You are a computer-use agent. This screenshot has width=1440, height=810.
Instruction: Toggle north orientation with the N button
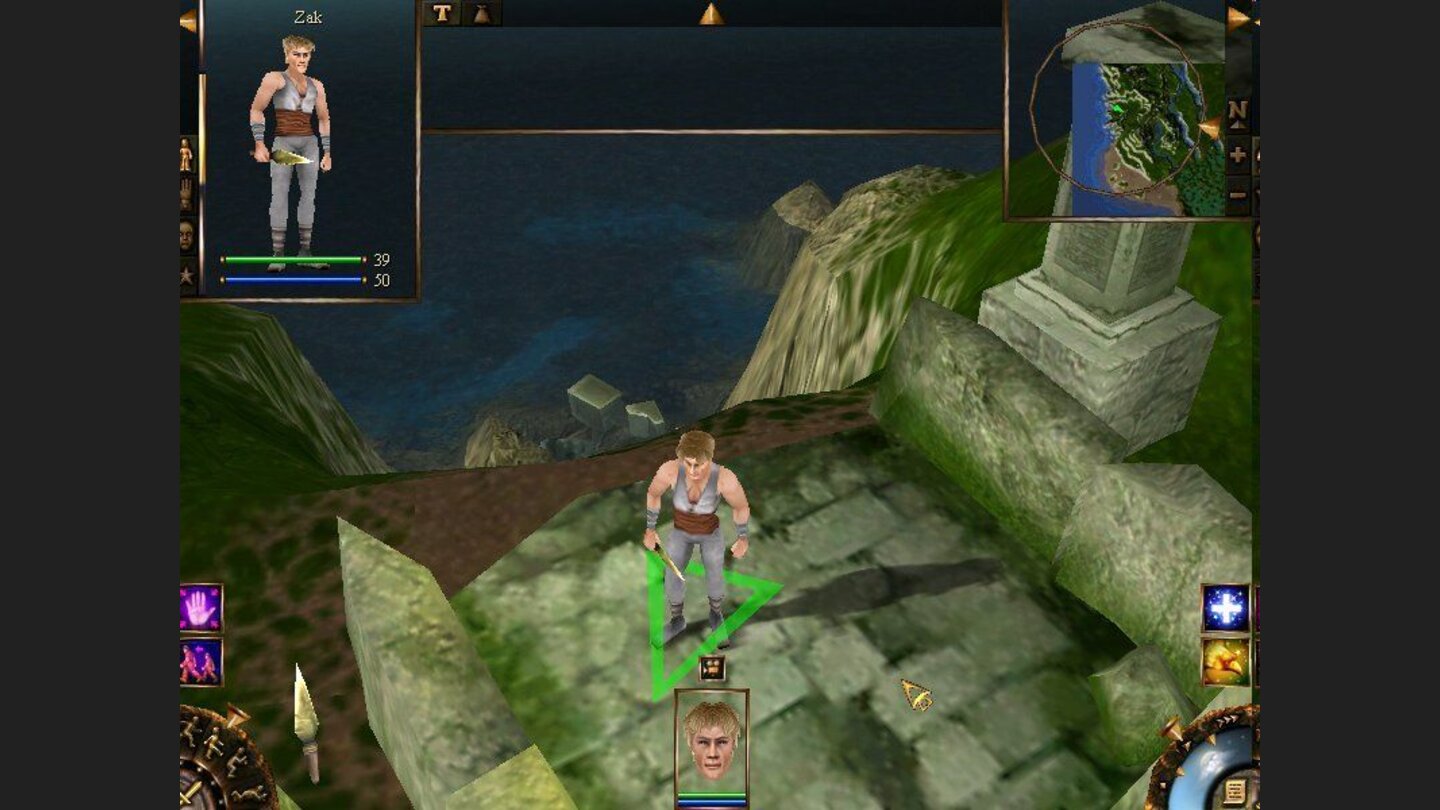click(x=1238, y=114)
